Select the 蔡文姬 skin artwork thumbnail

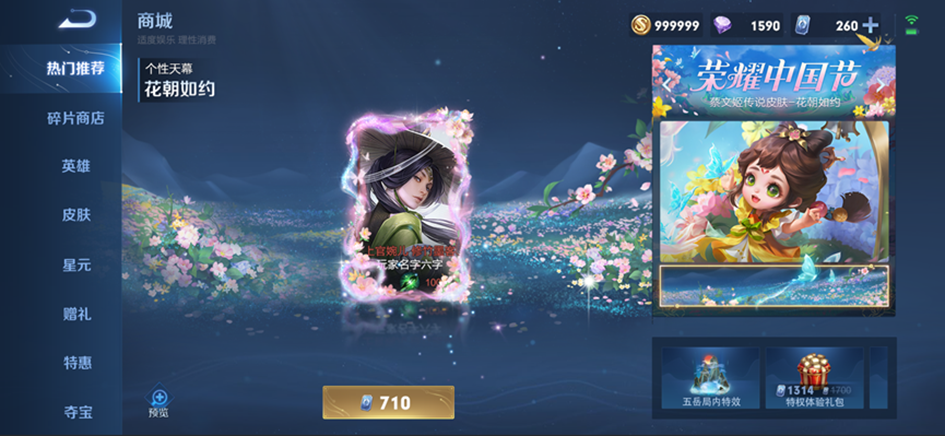coord(773,192)
